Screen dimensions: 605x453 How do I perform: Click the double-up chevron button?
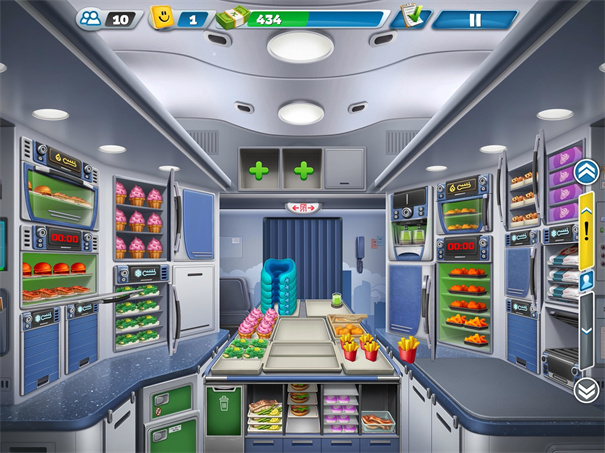586,172
